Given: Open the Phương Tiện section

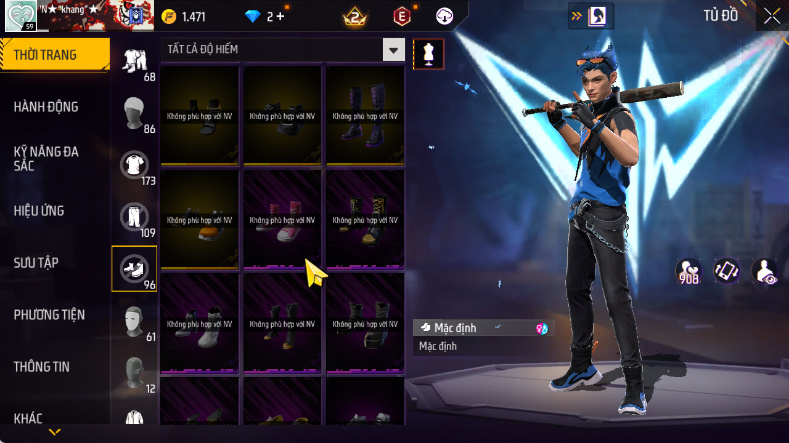Looking at the screenshot, I should [49, 315].
